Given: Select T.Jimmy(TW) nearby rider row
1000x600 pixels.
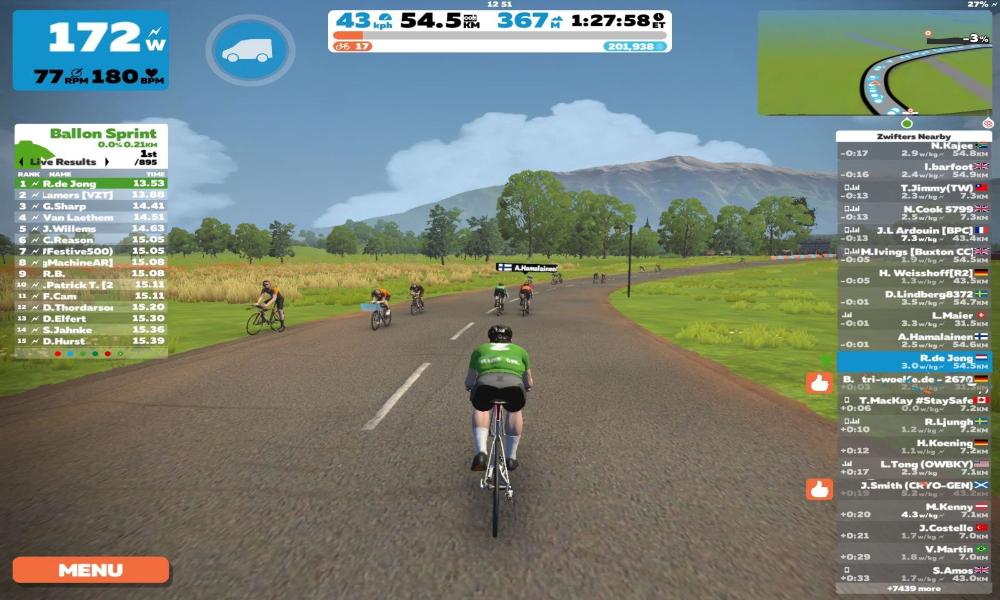Looking at the screenshot, I should (x=913, y=192).
